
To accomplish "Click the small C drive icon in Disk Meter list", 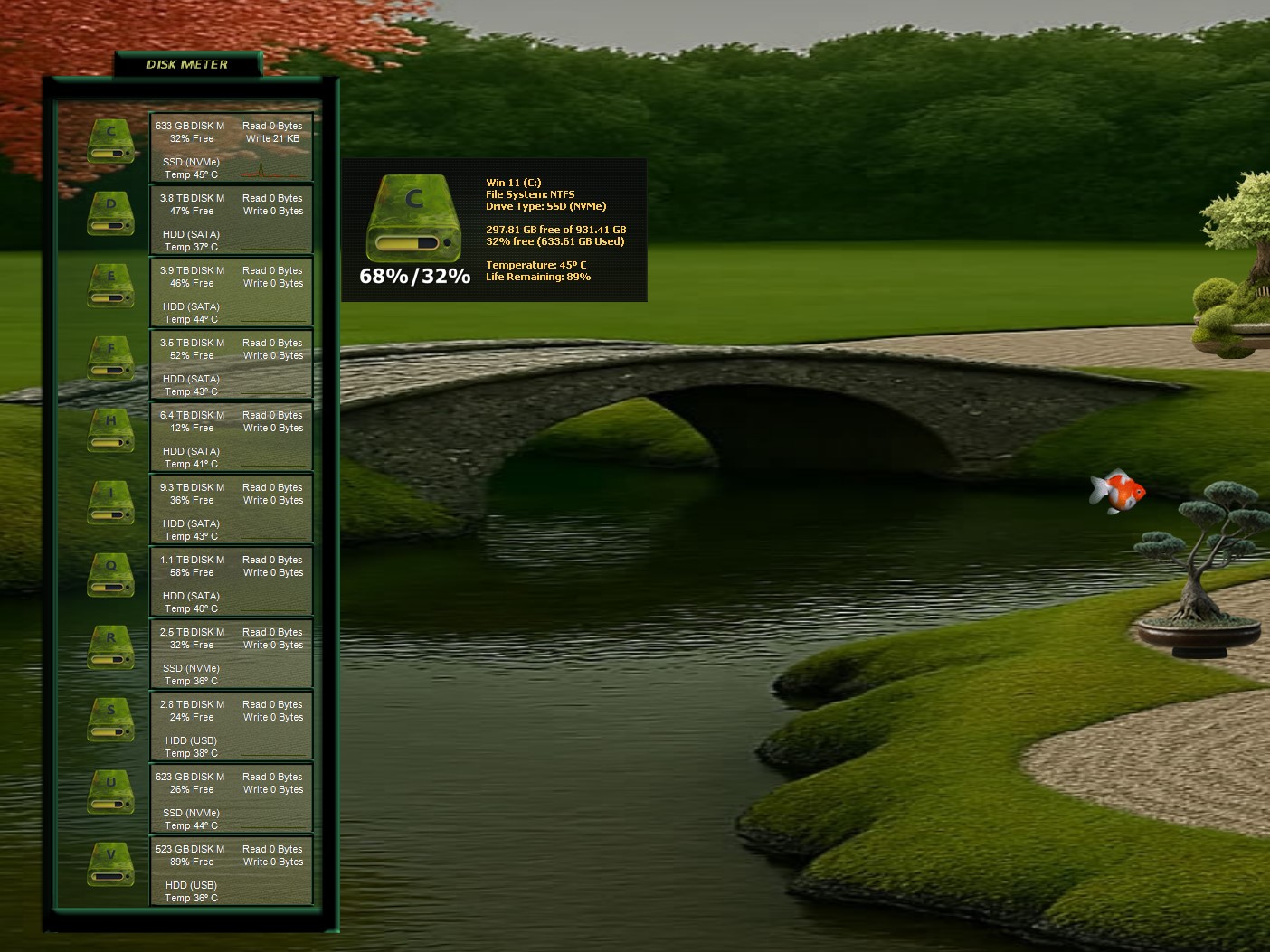I will click(110, 143).
